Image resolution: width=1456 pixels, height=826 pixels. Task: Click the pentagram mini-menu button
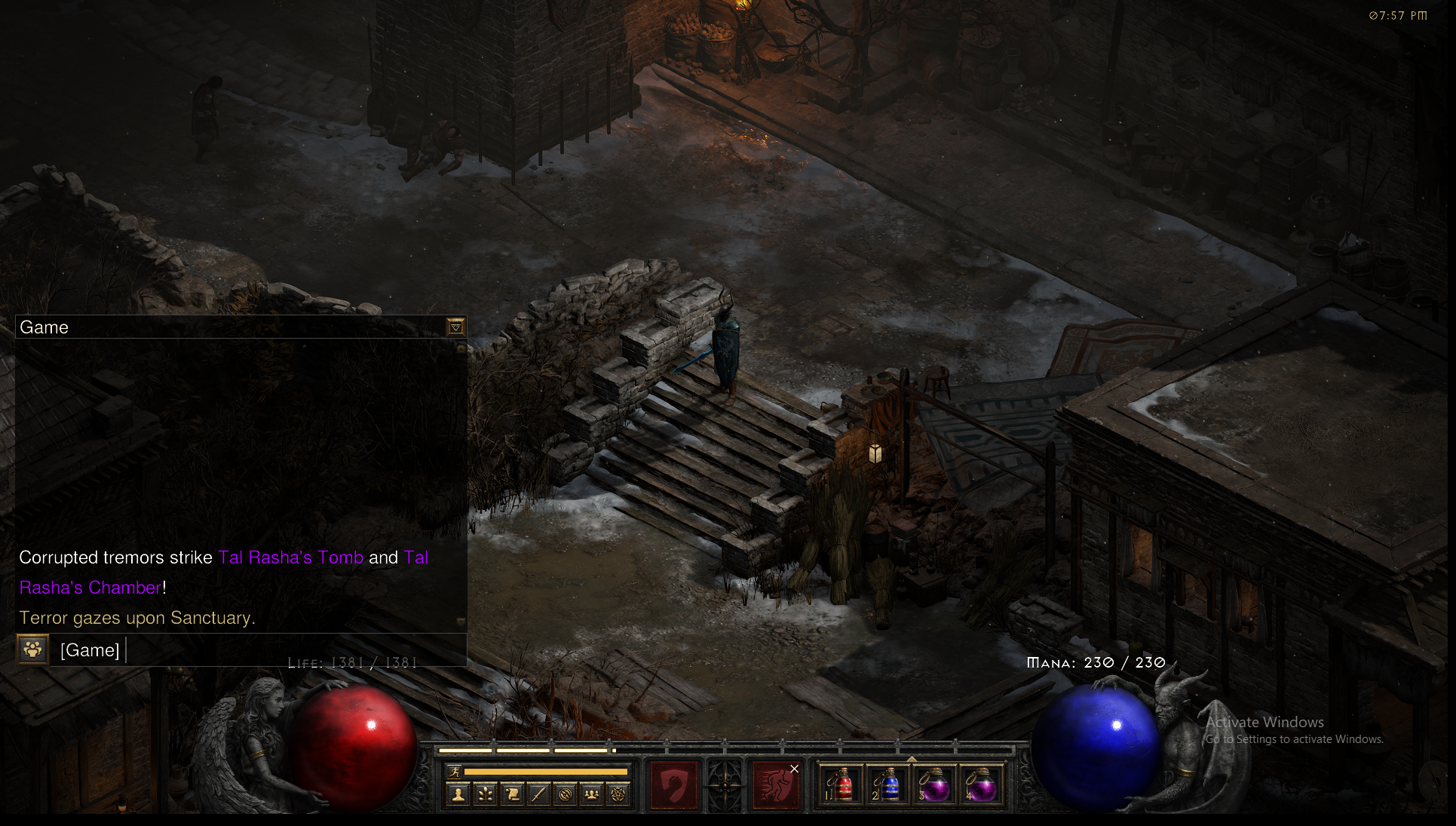(x=618, y=794)
